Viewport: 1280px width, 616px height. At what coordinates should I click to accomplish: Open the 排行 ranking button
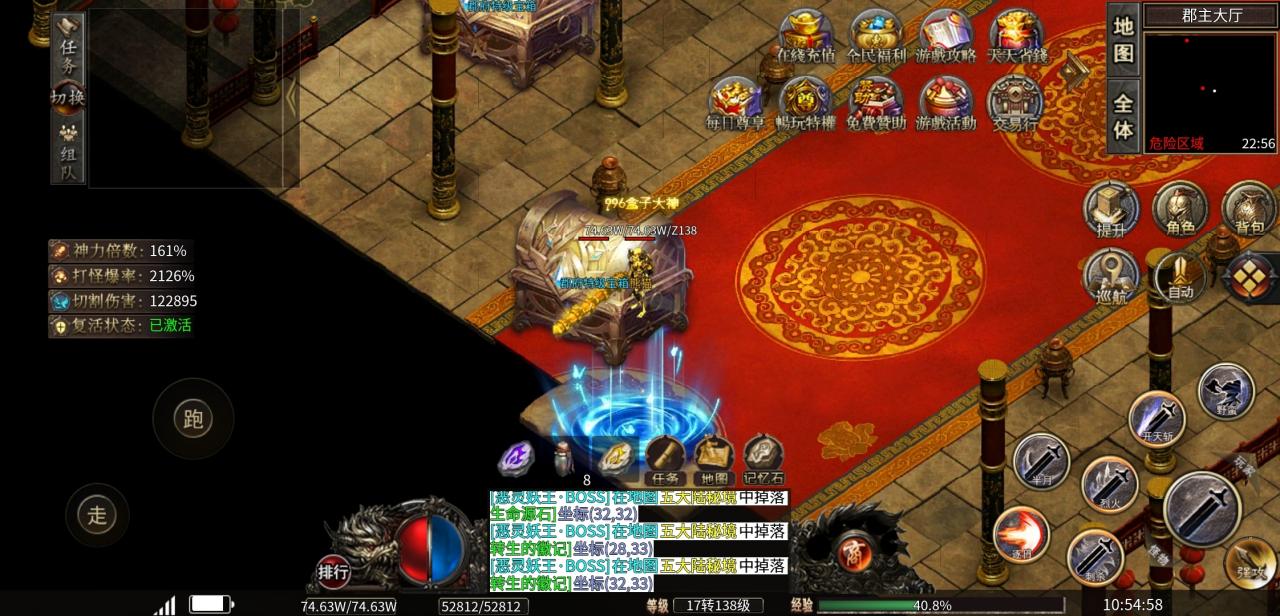tap(333, 572)
